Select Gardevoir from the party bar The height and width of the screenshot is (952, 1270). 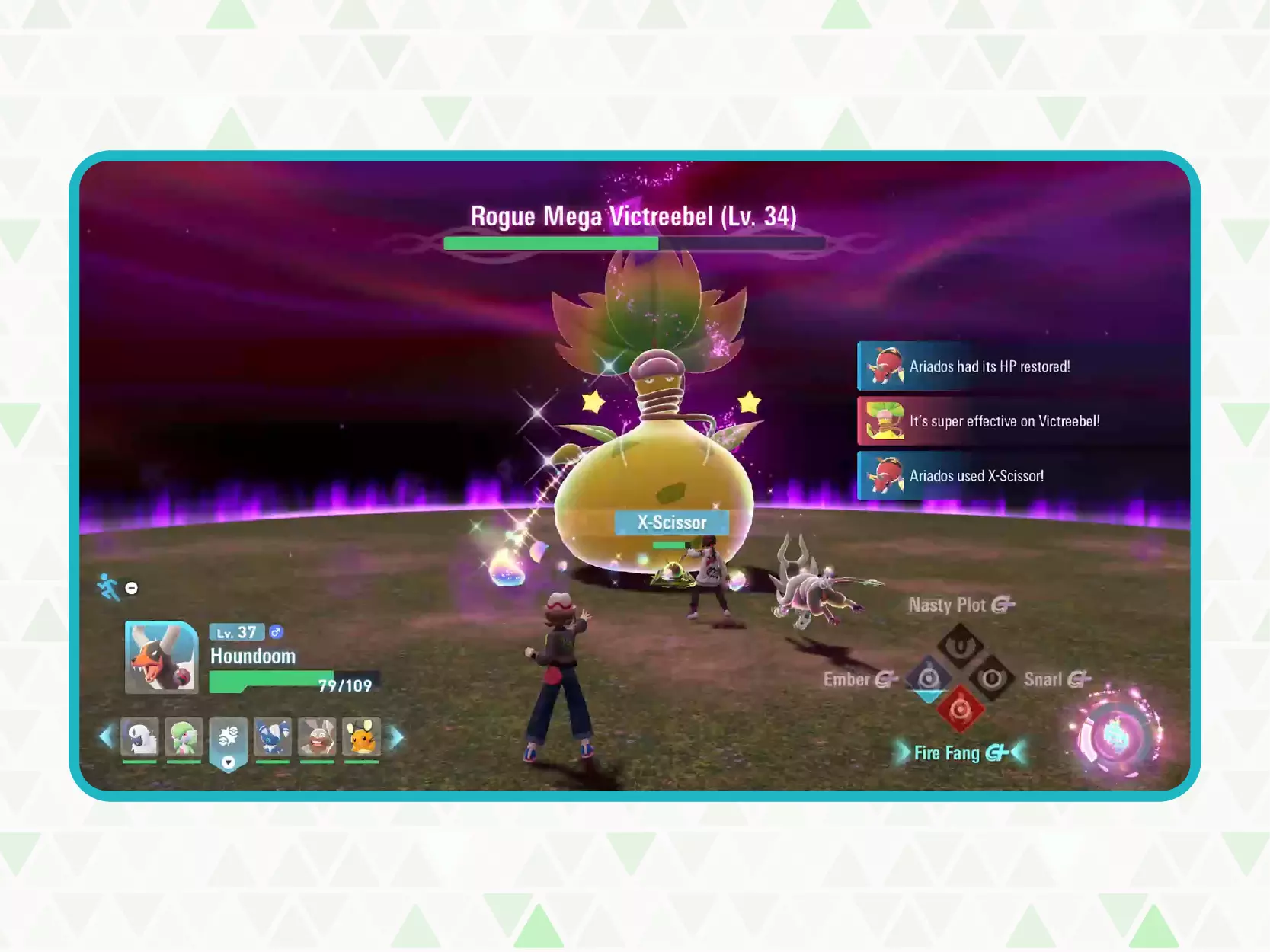pyautogui.click(x=184, y=737)
